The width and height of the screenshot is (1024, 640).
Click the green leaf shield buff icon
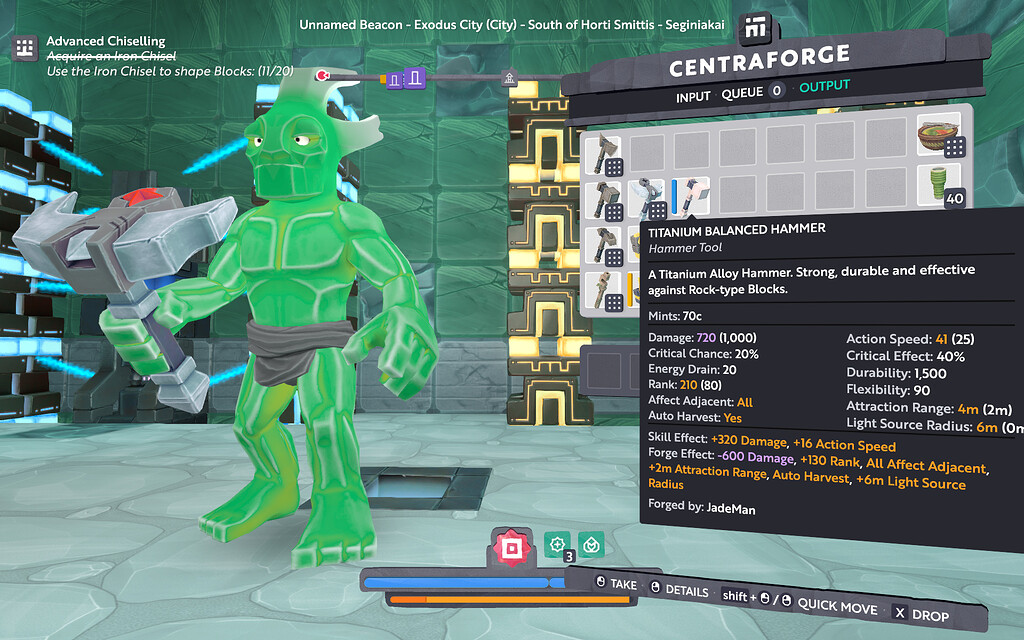tap(591, 544)
